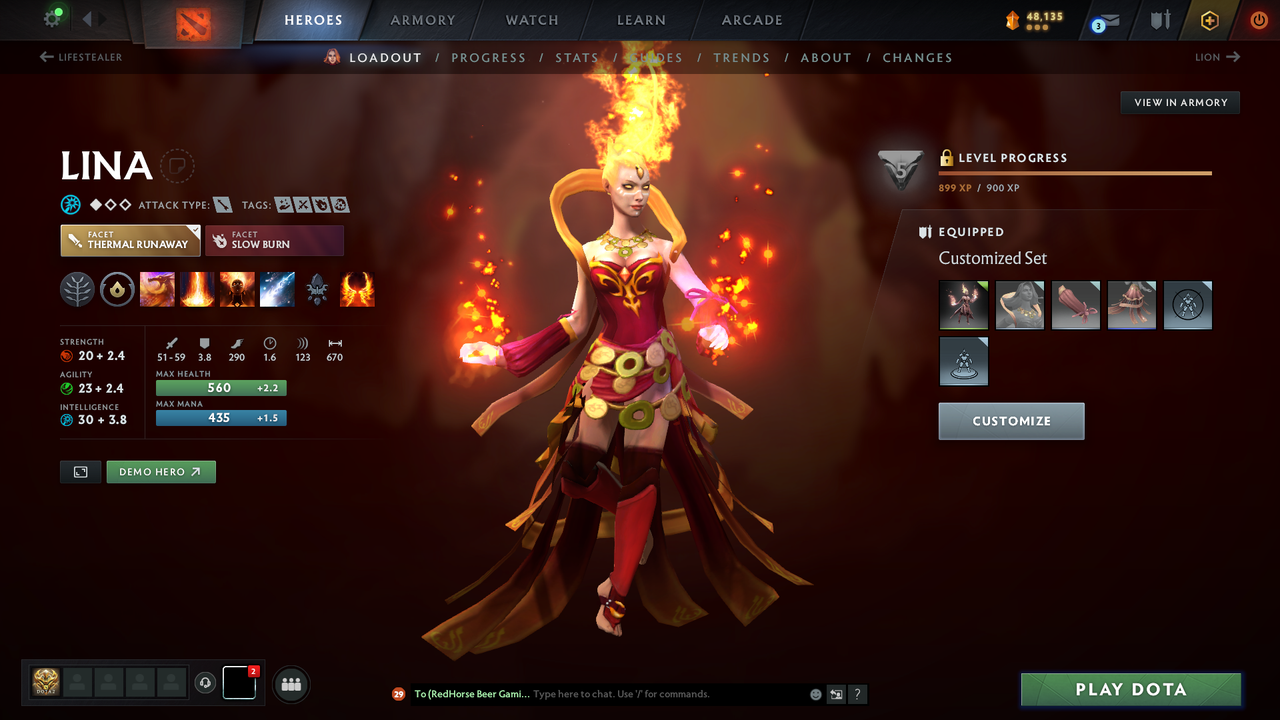The image size is (1280, 720).
Task: Click the DEMO HERO button
Action: pyautogui.click(x=160, y=471)
